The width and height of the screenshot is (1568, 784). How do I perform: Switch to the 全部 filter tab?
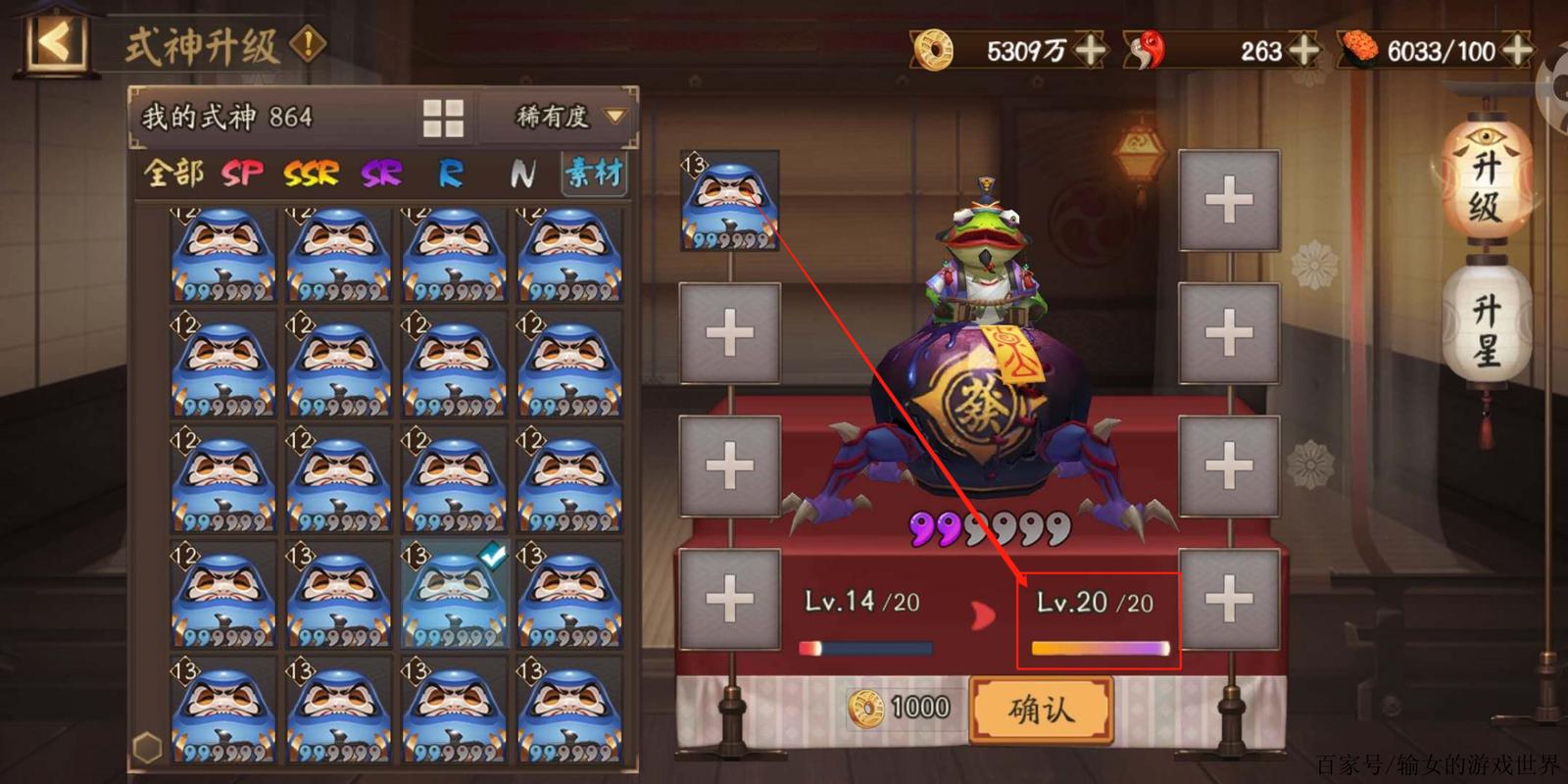point(172,173)
